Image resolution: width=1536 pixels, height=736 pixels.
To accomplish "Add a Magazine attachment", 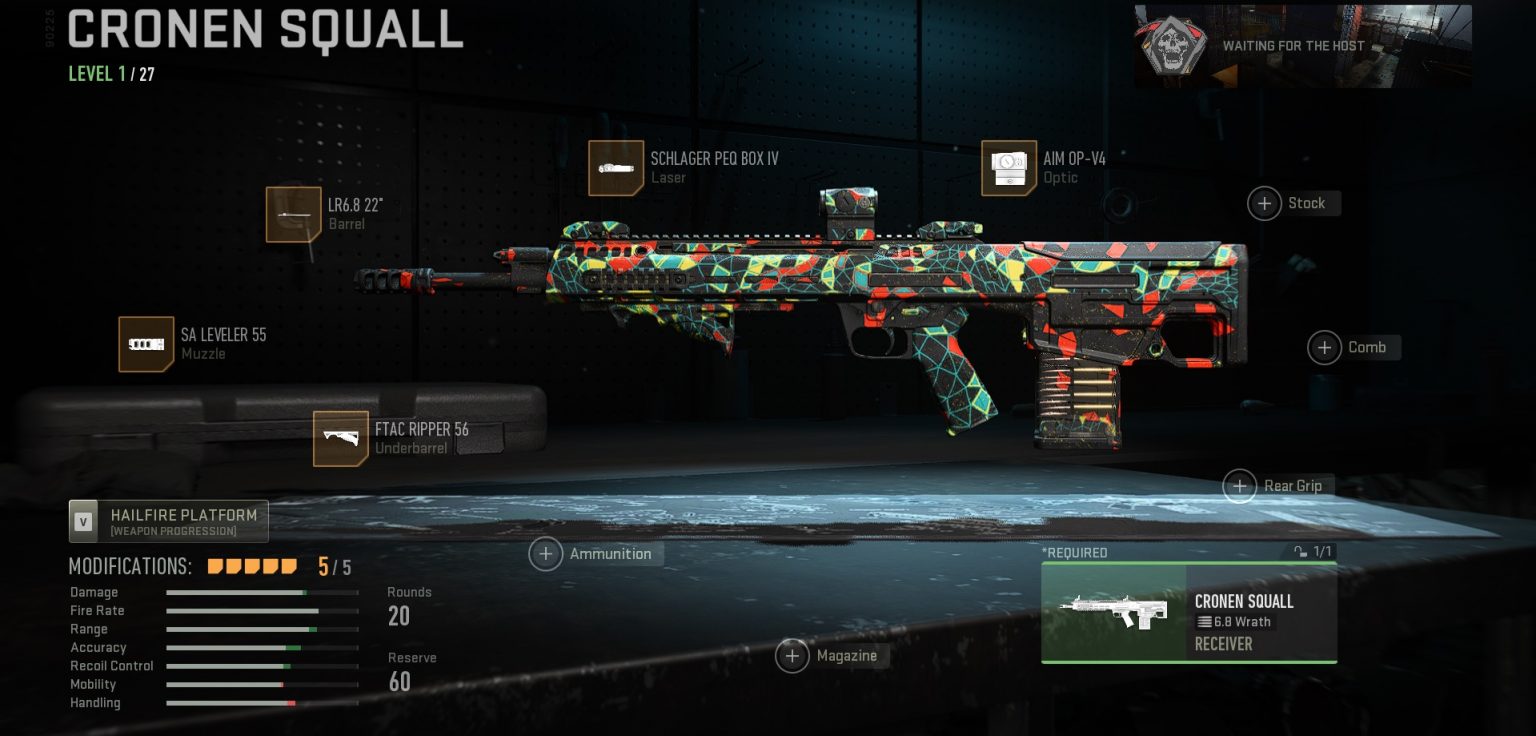I will (x=793, y=656).
